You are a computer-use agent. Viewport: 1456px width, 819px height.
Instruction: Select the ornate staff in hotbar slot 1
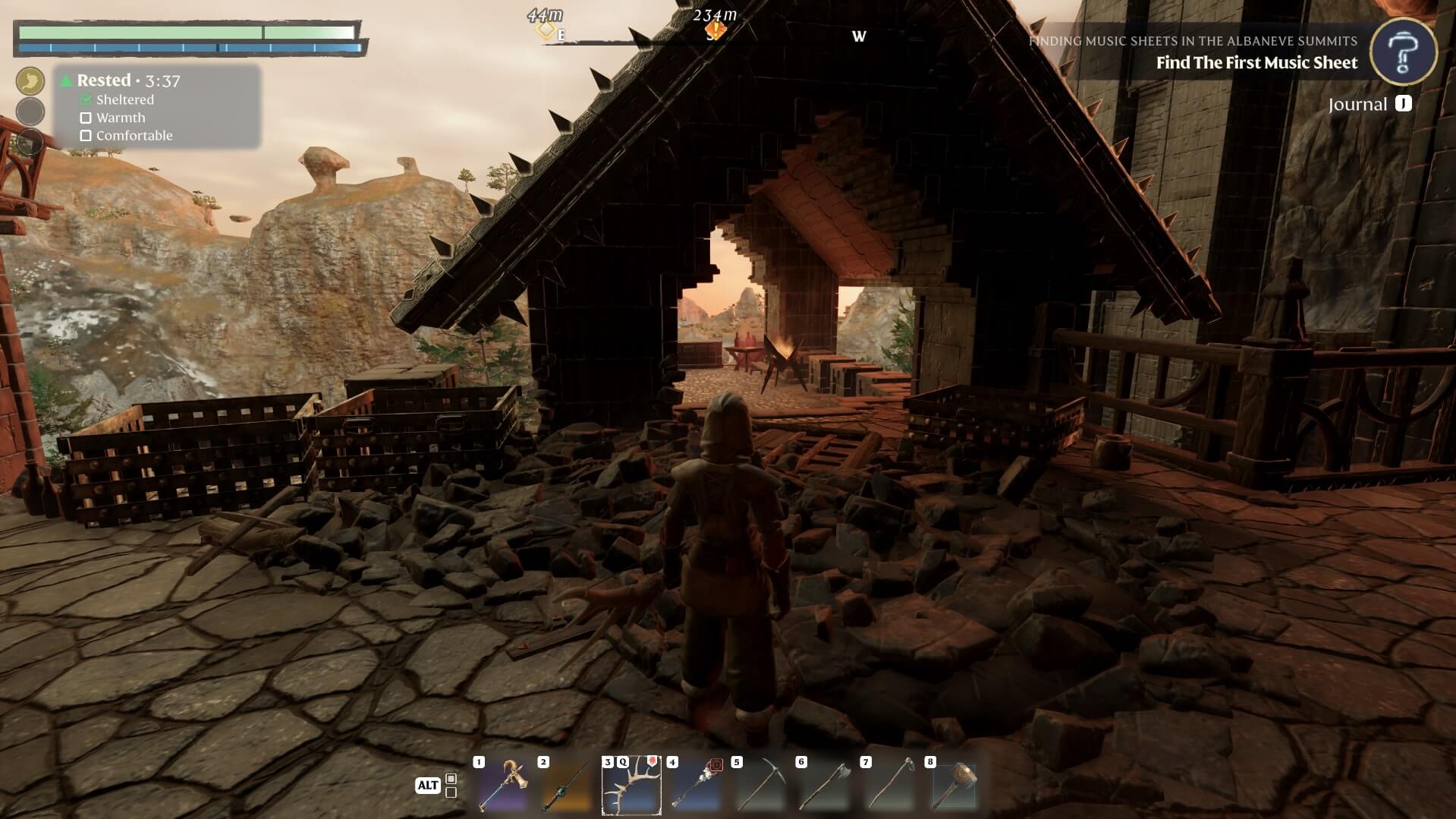click(x=503, y=786)
